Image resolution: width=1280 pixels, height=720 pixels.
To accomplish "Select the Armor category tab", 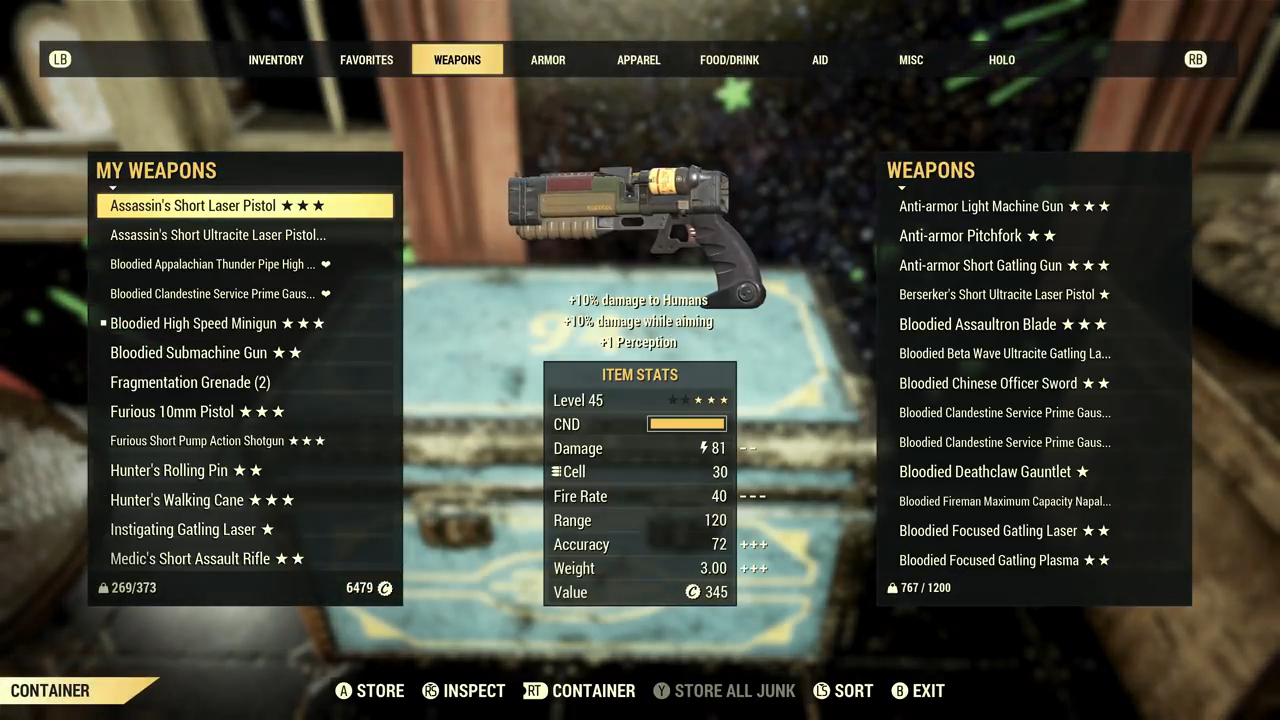I will (548, 60).
